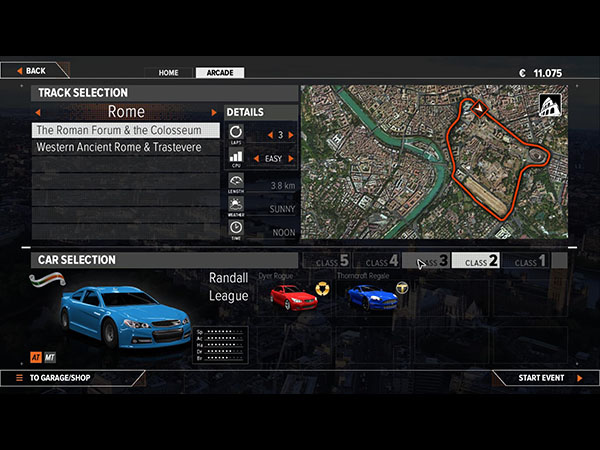Image resolution: width=600 pixels, height=450 pixels.
Task: Go back using the Back button
Action: 31,71
